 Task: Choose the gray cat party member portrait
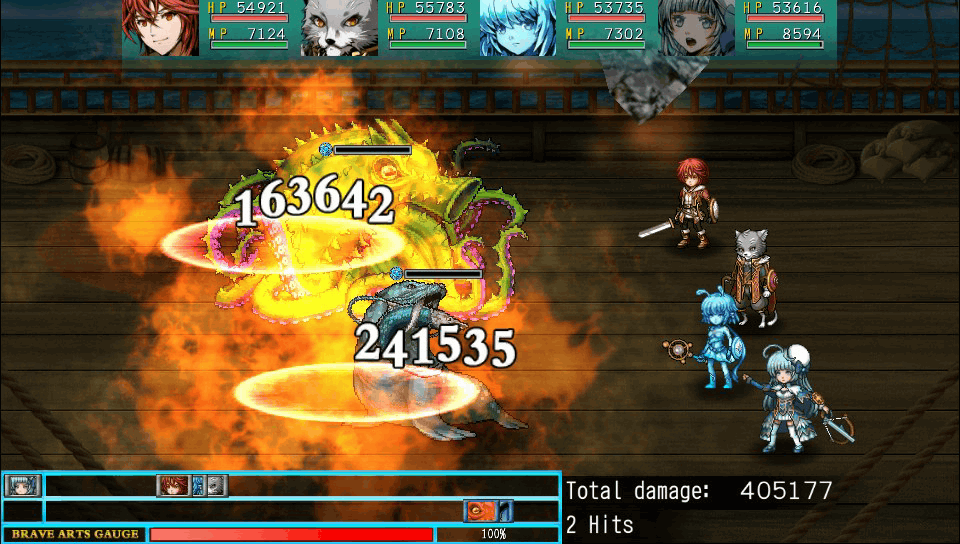point(340,27)
